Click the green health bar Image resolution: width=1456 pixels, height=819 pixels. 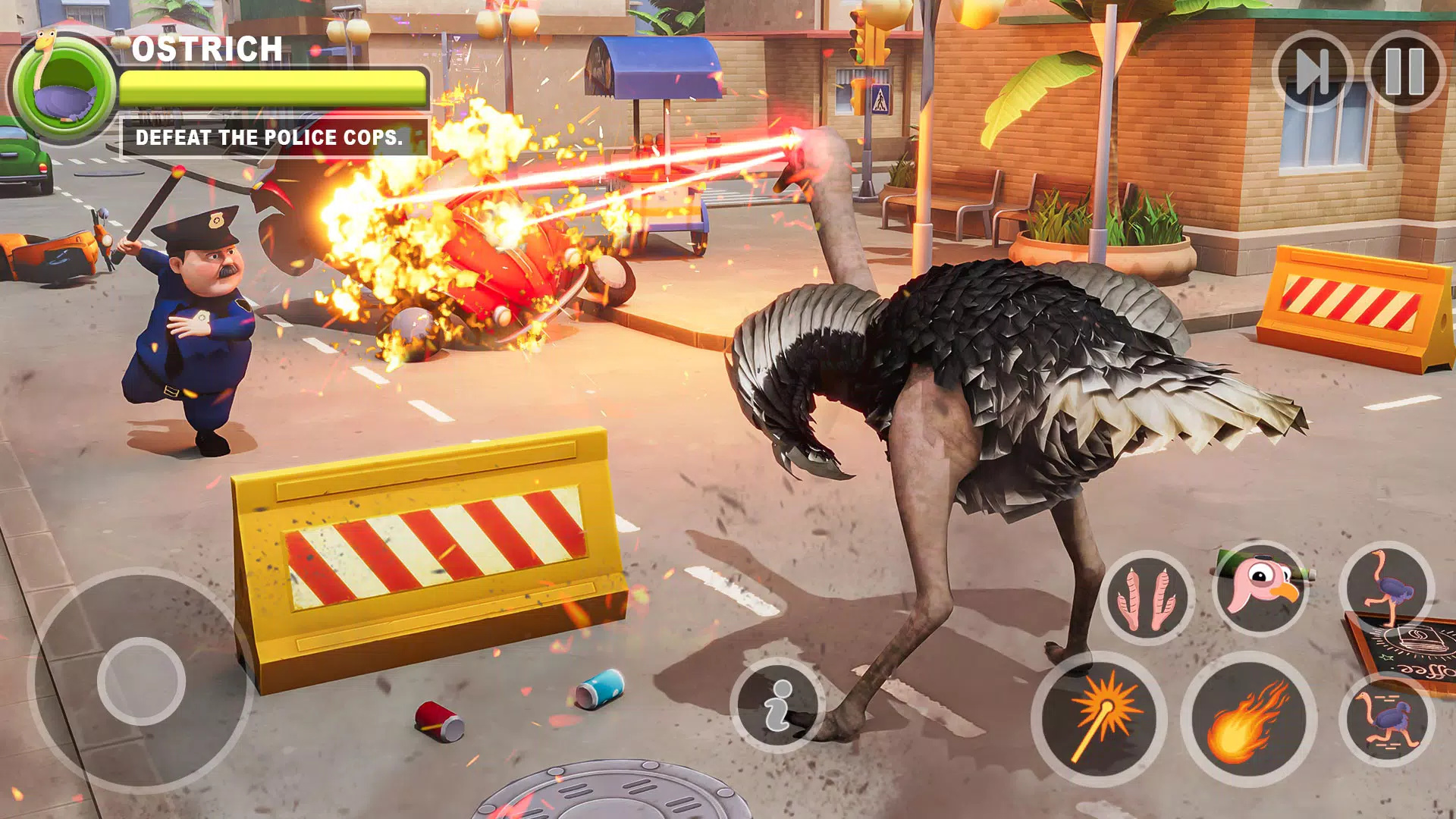pos(273,89)
